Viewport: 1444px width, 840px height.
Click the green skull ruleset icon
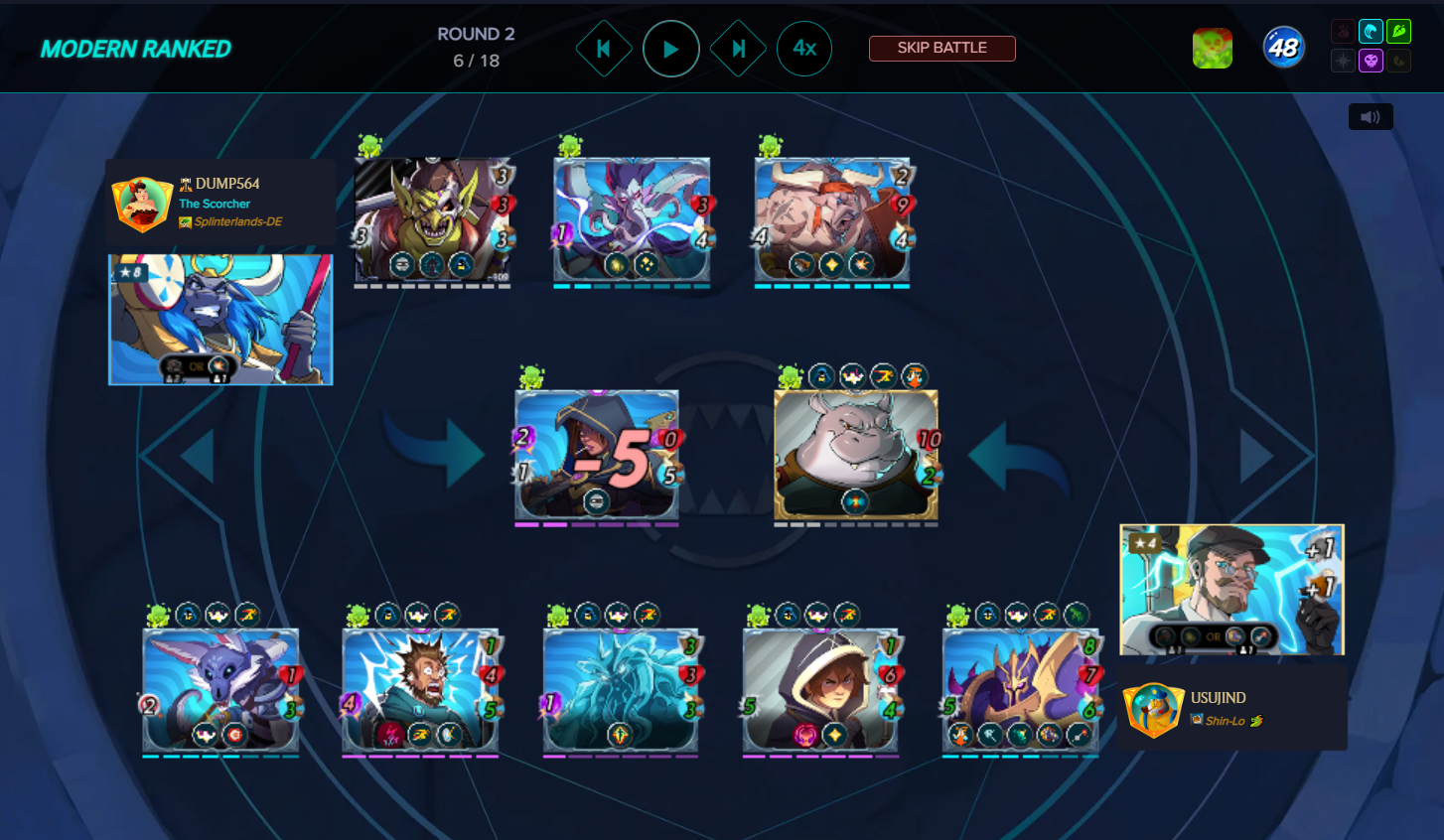click(x=1213, y=48)
